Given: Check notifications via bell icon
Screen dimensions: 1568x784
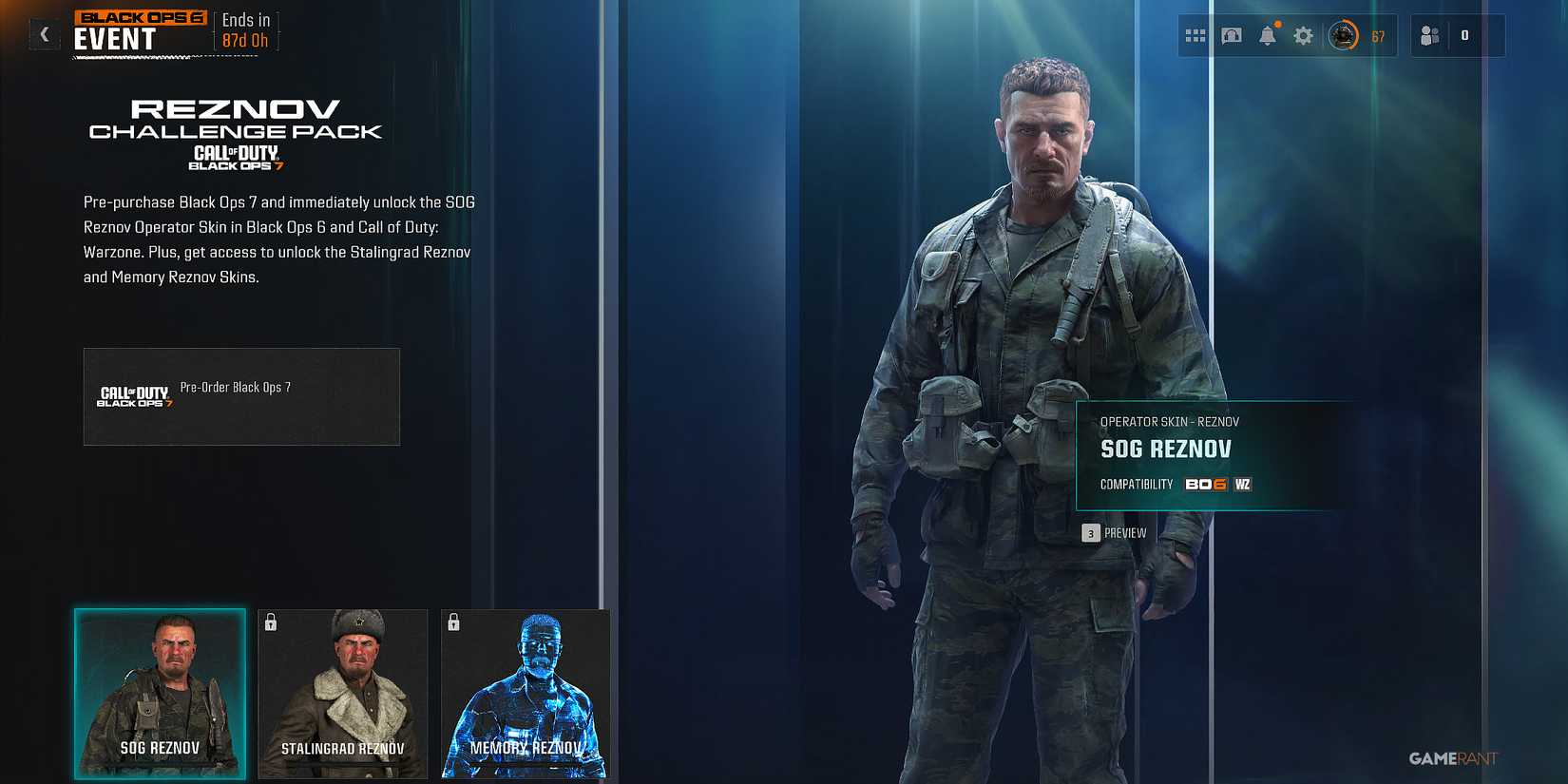Looking at the screenshot, I should (1268, 37).
